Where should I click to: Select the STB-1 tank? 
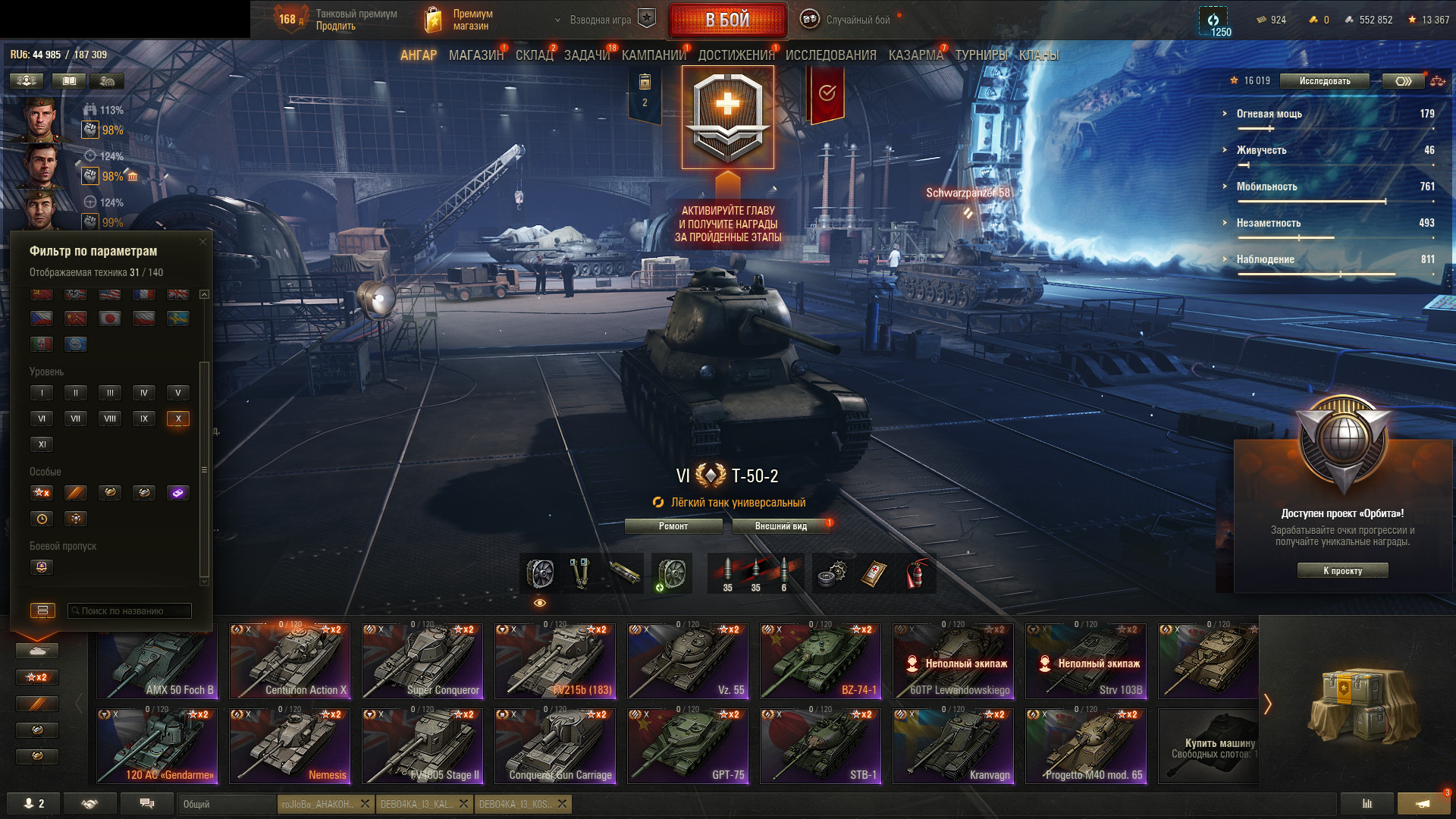tap(821, 746)
